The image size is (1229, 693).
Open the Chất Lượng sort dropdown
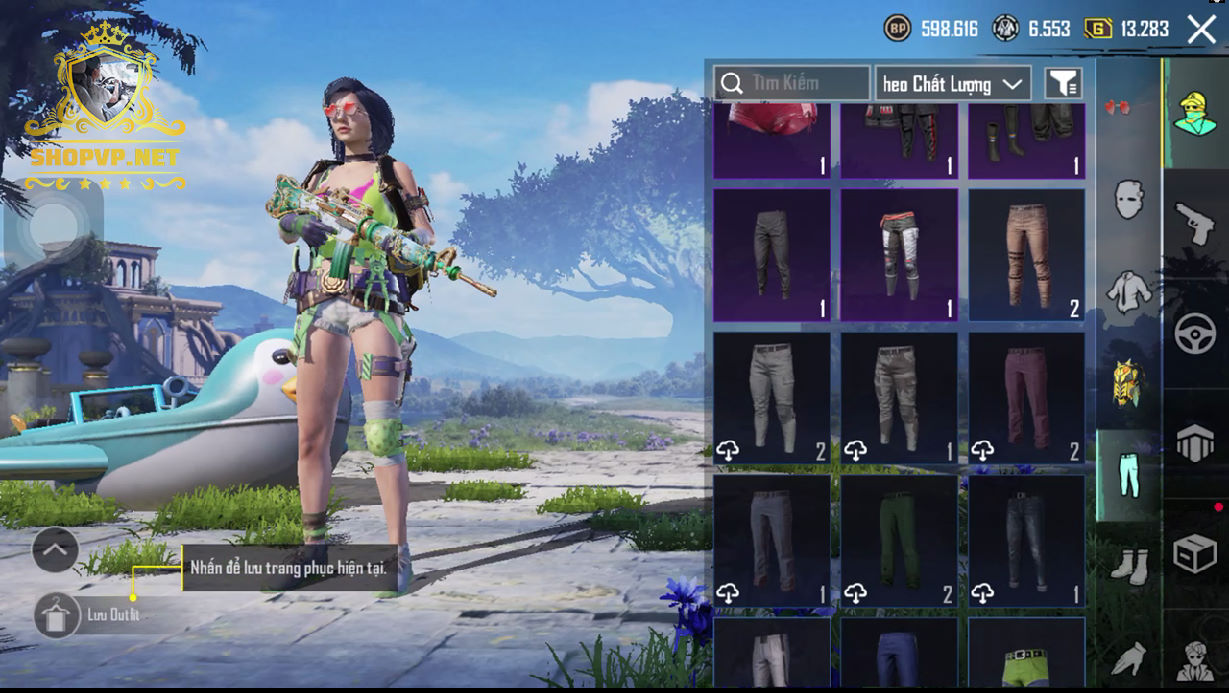(953, 84)
